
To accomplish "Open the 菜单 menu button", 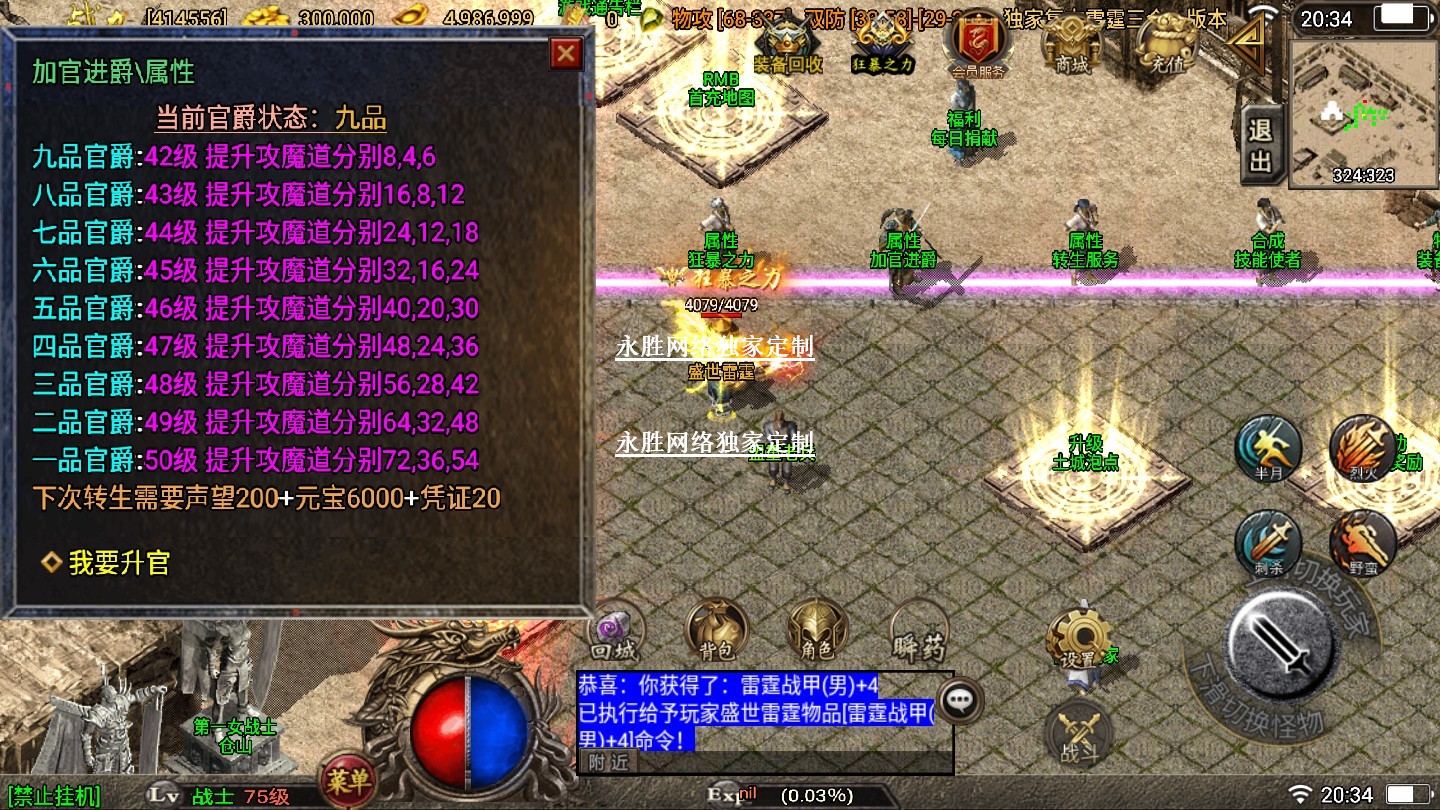I will pyautogui.click(x=347, y=780).
